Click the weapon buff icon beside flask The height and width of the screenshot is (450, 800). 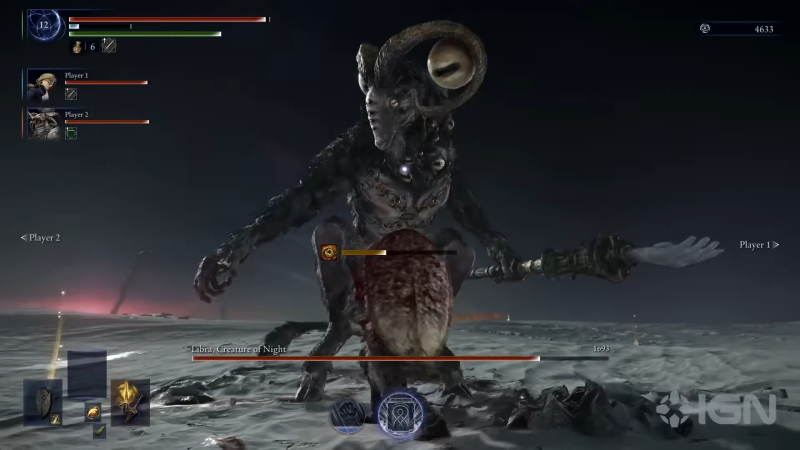[109, 46]
